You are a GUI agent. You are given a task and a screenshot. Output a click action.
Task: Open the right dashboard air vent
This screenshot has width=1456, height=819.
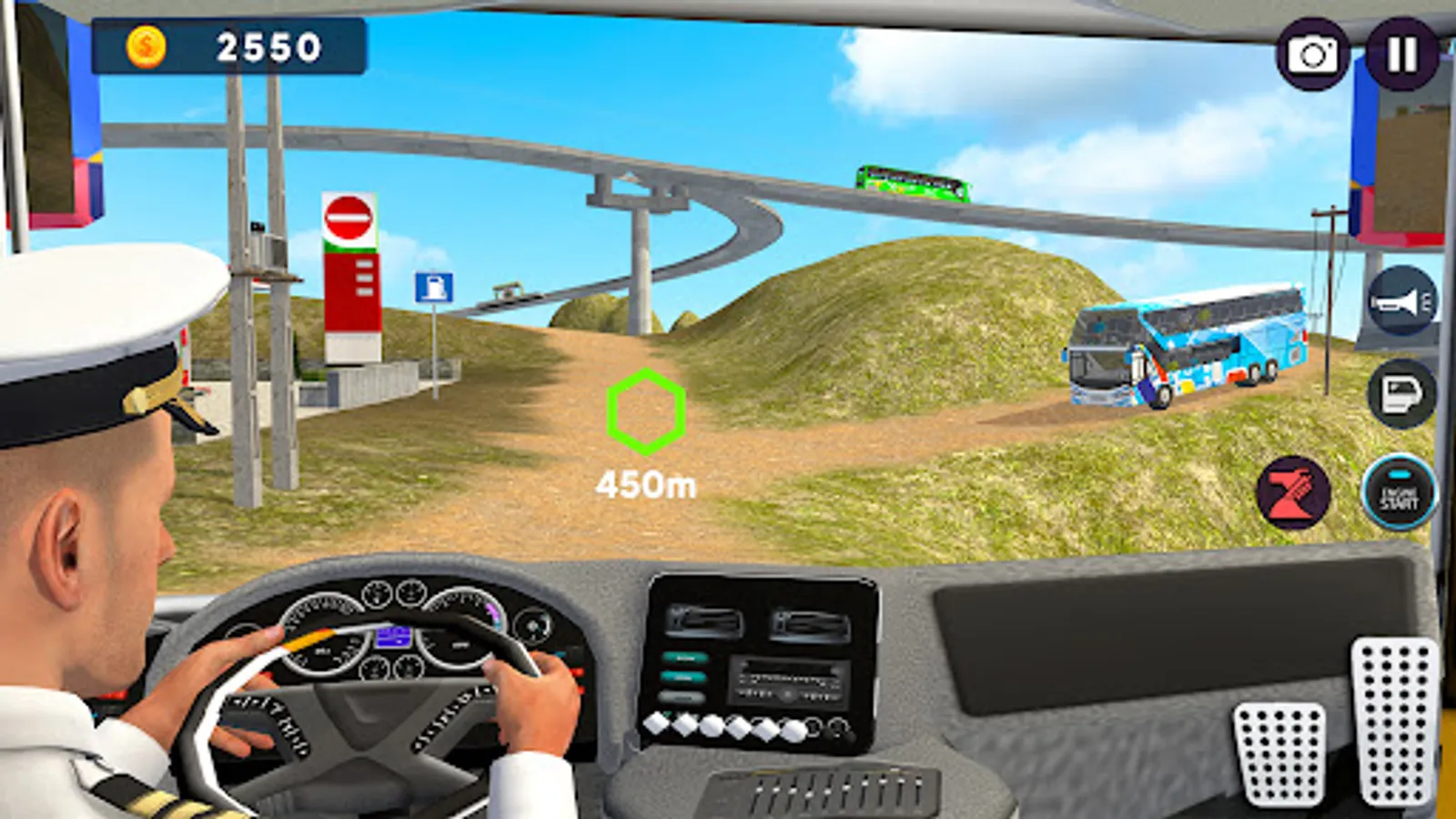click(x=811, y=626)
